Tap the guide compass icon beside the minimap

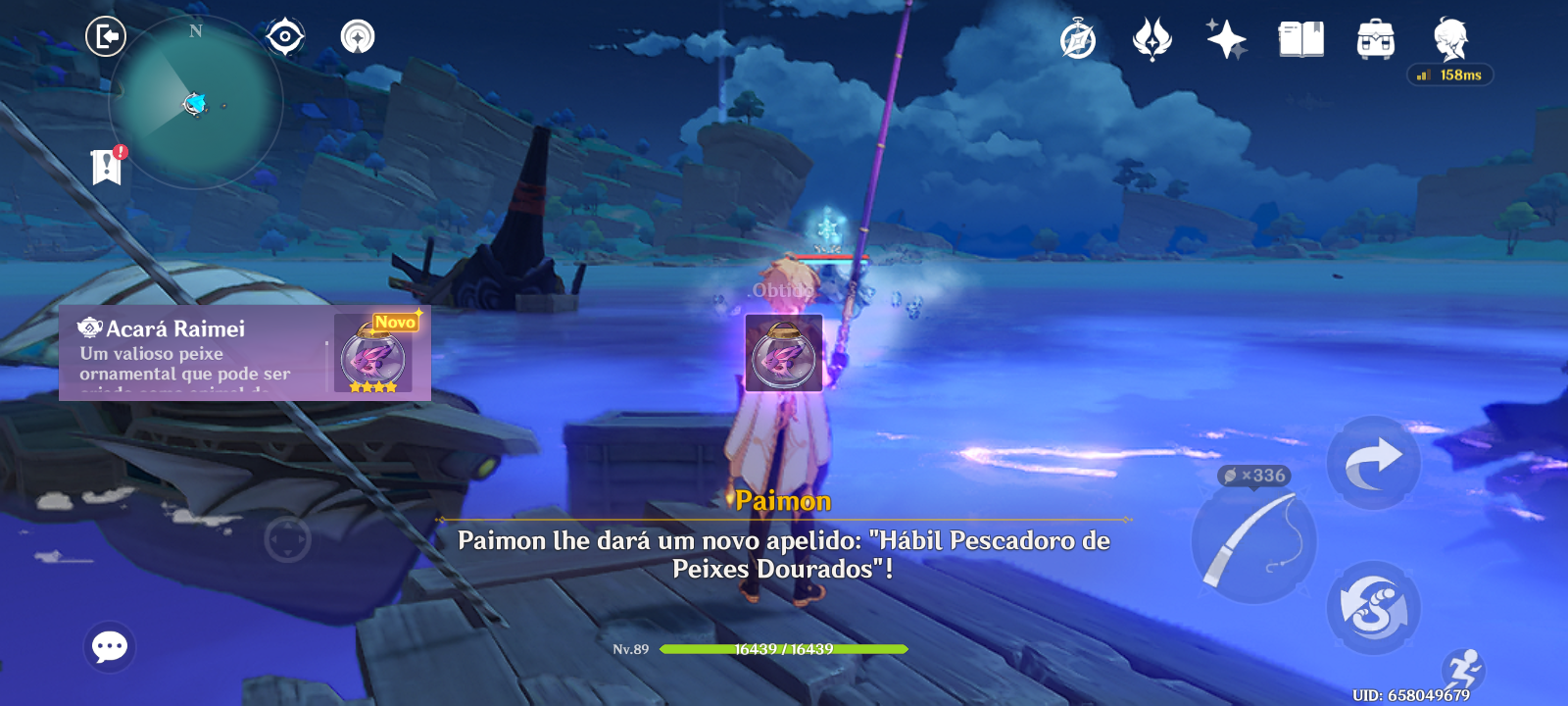click(283, 37)
